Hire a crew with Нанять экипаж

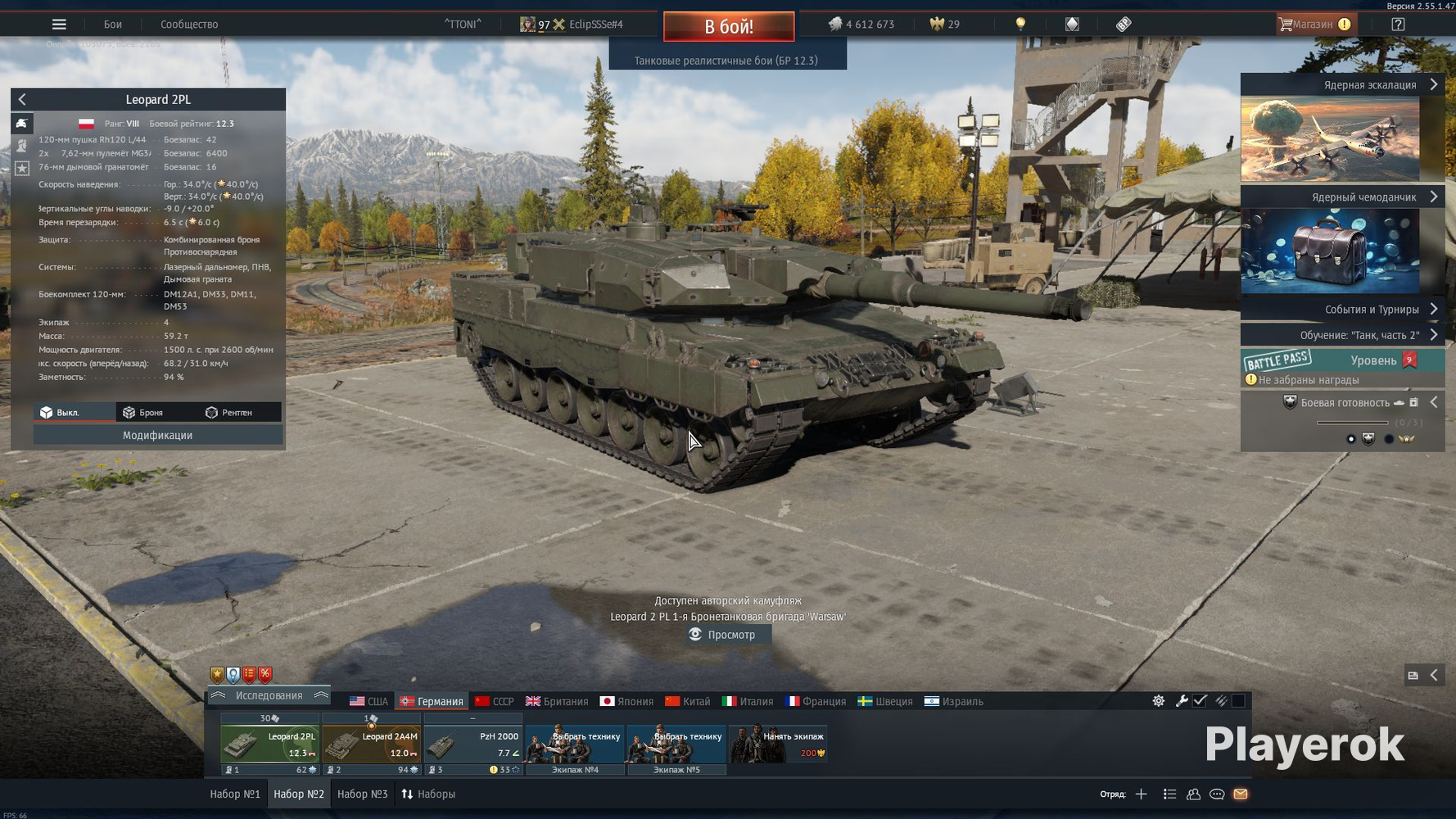click(x=779, y=744)
